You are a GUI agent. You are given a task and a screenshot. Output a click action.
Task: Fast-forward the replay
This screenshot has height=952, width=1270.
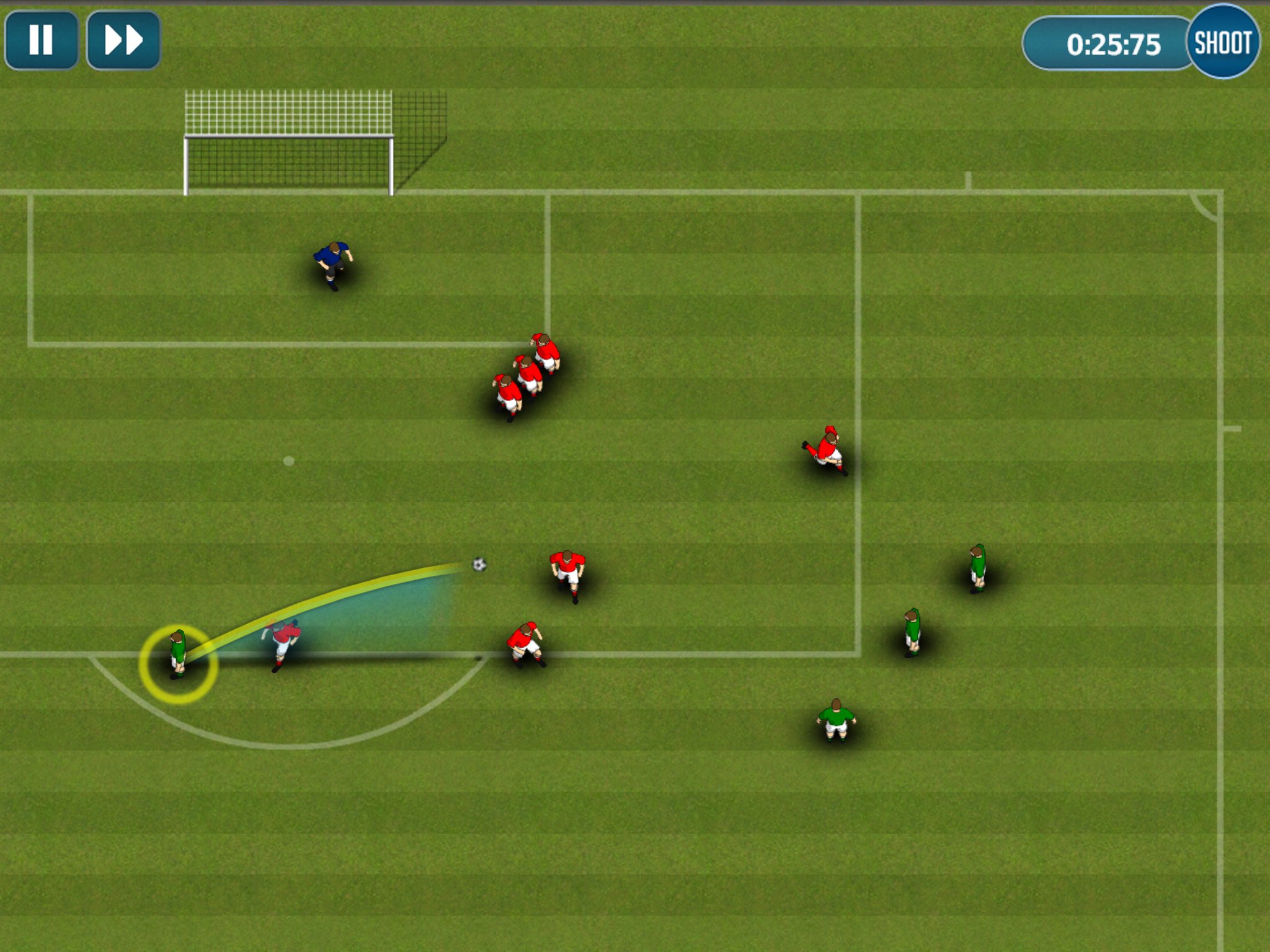[123, 40]
